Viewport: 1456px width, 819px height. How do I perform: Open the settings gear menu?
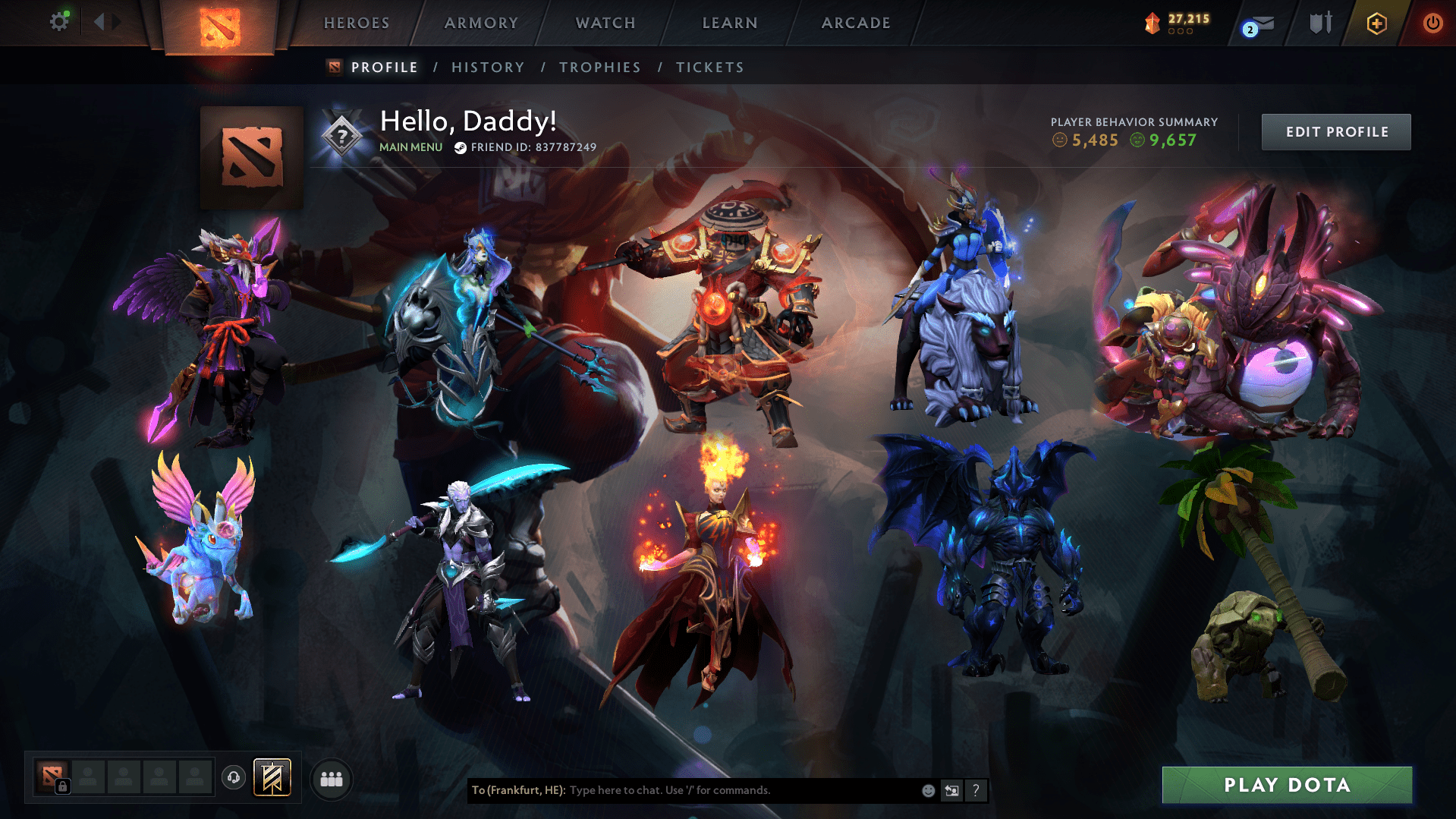pyautogui.click(x=59, y=20)
